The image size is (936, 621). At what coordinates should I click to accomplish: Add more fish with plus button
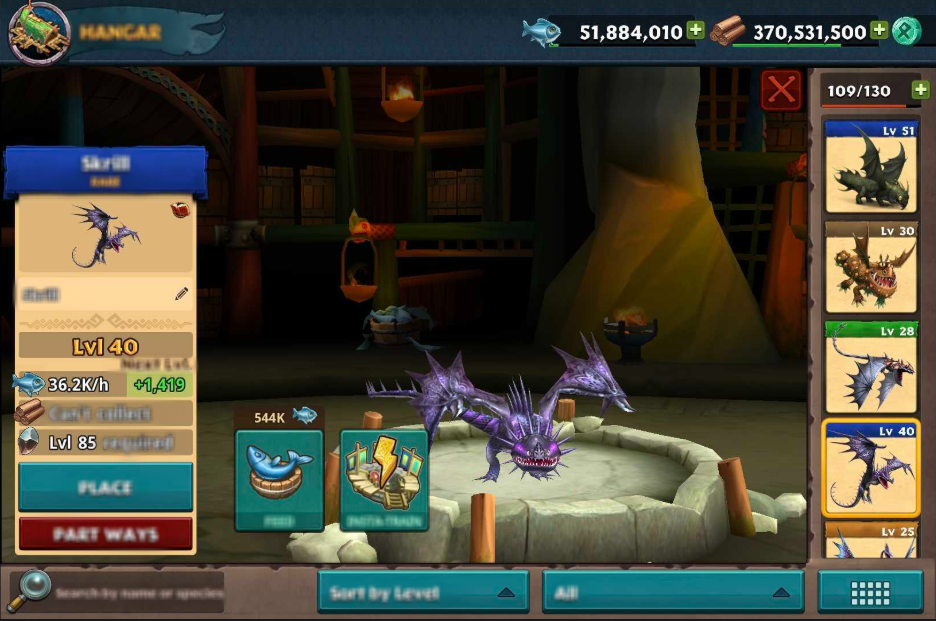(x=696, y=31)
